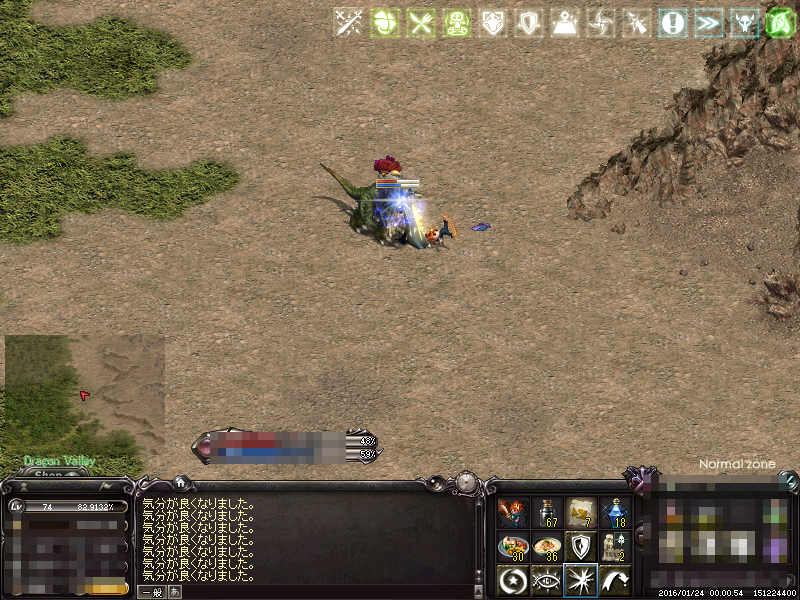Click the double chevron haste icon

[709, 23]
